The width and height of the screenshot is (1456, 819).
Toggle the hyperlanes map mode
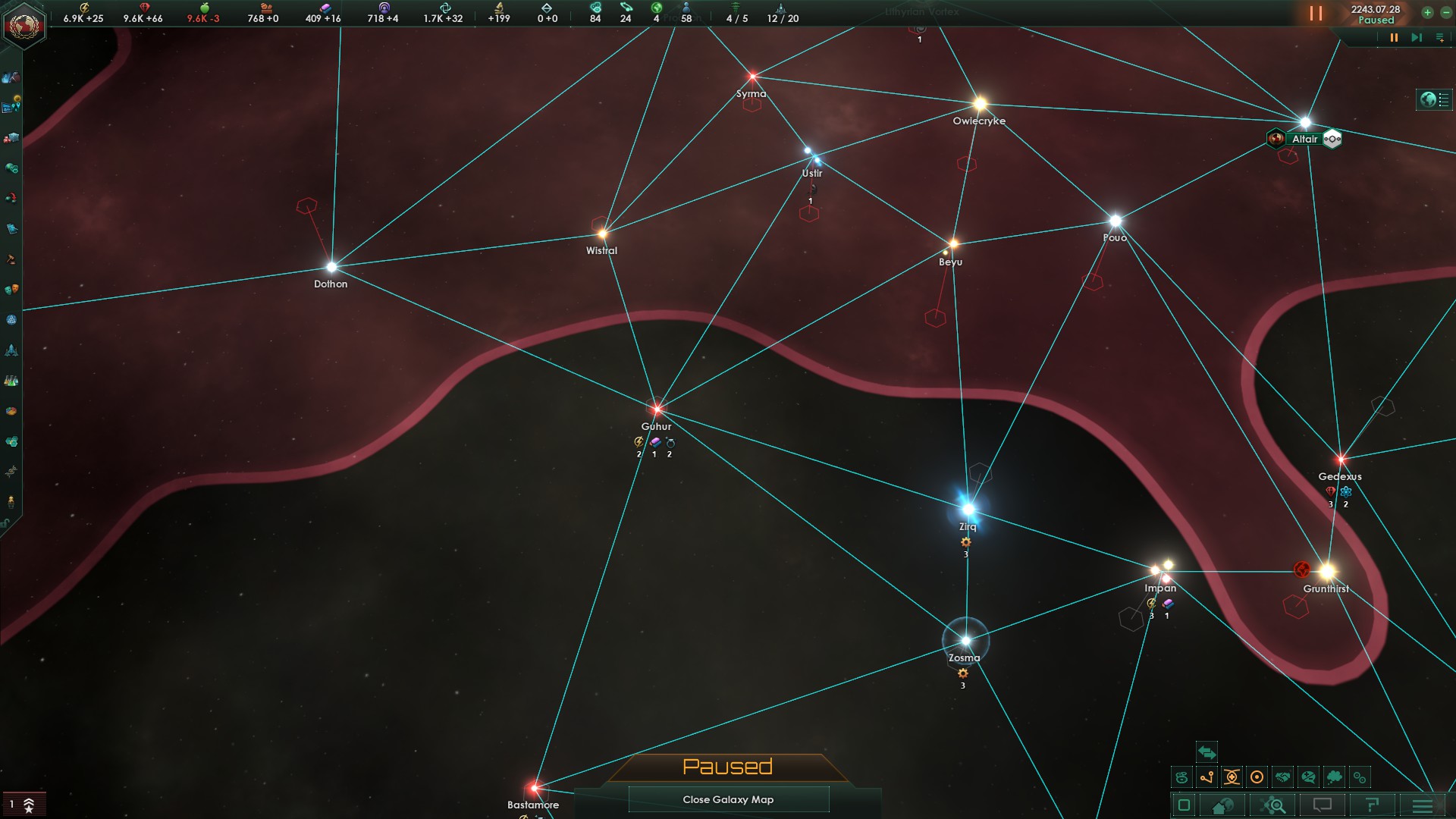pos(1207,777)
